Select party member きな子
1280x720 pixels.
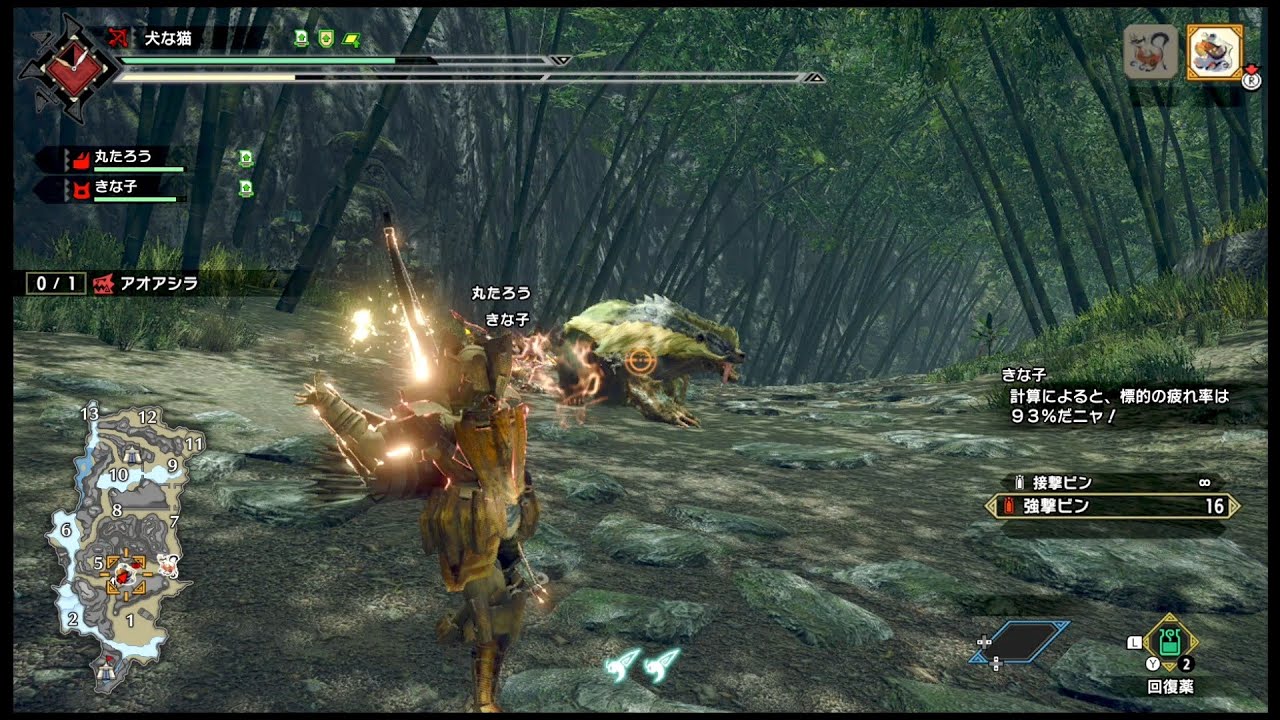[x=118, y=188]
